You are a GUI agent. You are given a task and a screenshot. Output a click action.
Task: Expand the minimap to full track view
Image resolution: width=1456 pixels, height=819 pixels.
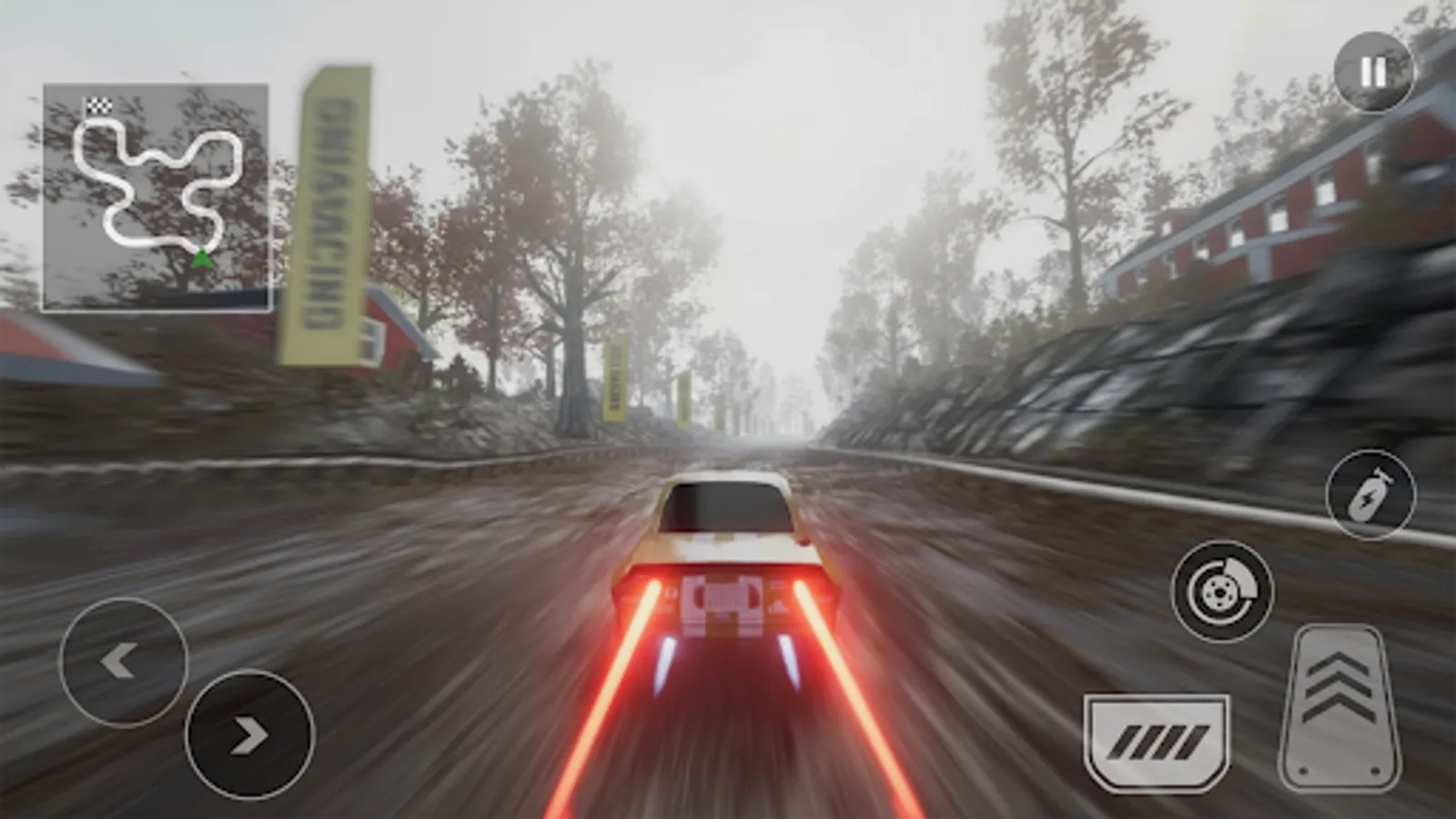(155, 196)
